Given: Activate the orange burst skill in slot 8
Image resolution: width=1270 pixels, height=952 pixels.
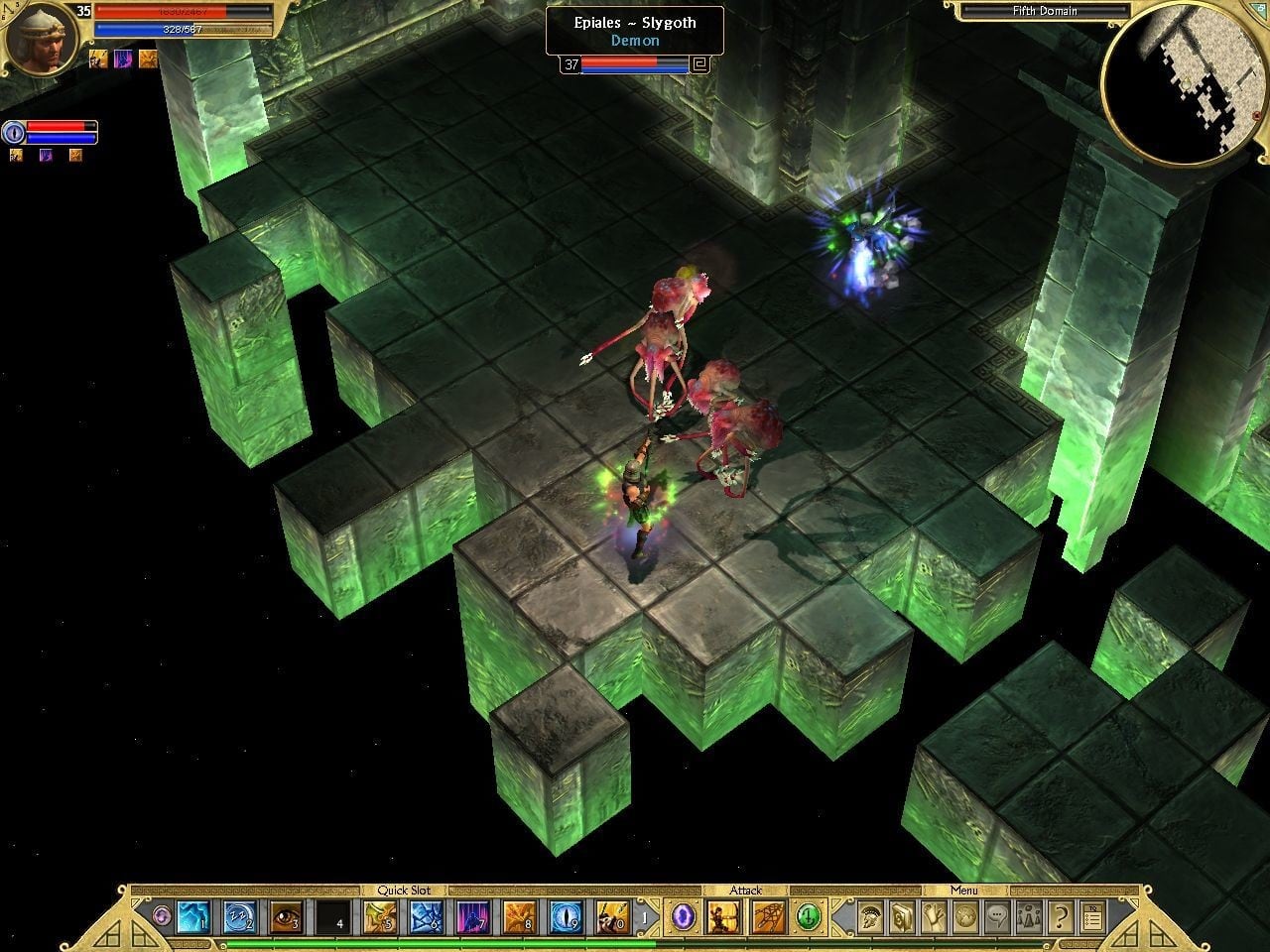Looking at the screenshot, I should tap(520, 917).
